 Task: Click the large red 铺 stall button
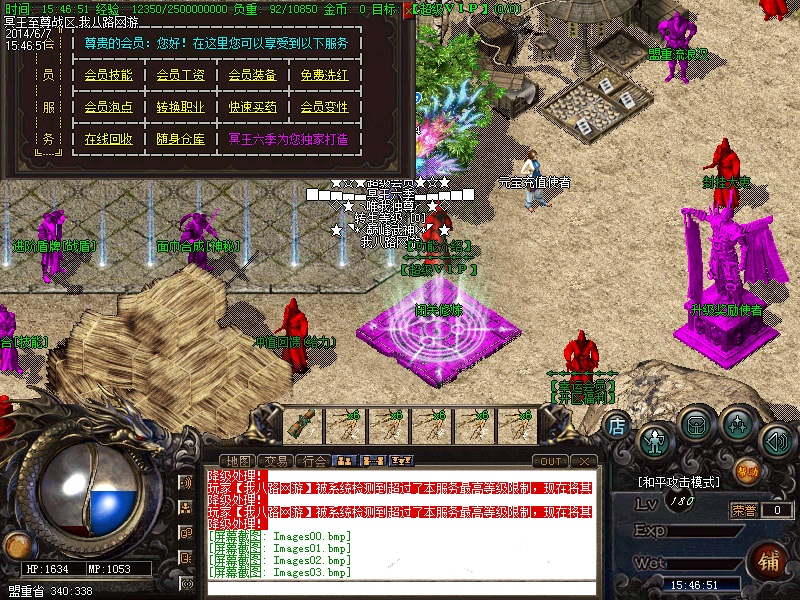pyautogui.click(x=767, y=558)
